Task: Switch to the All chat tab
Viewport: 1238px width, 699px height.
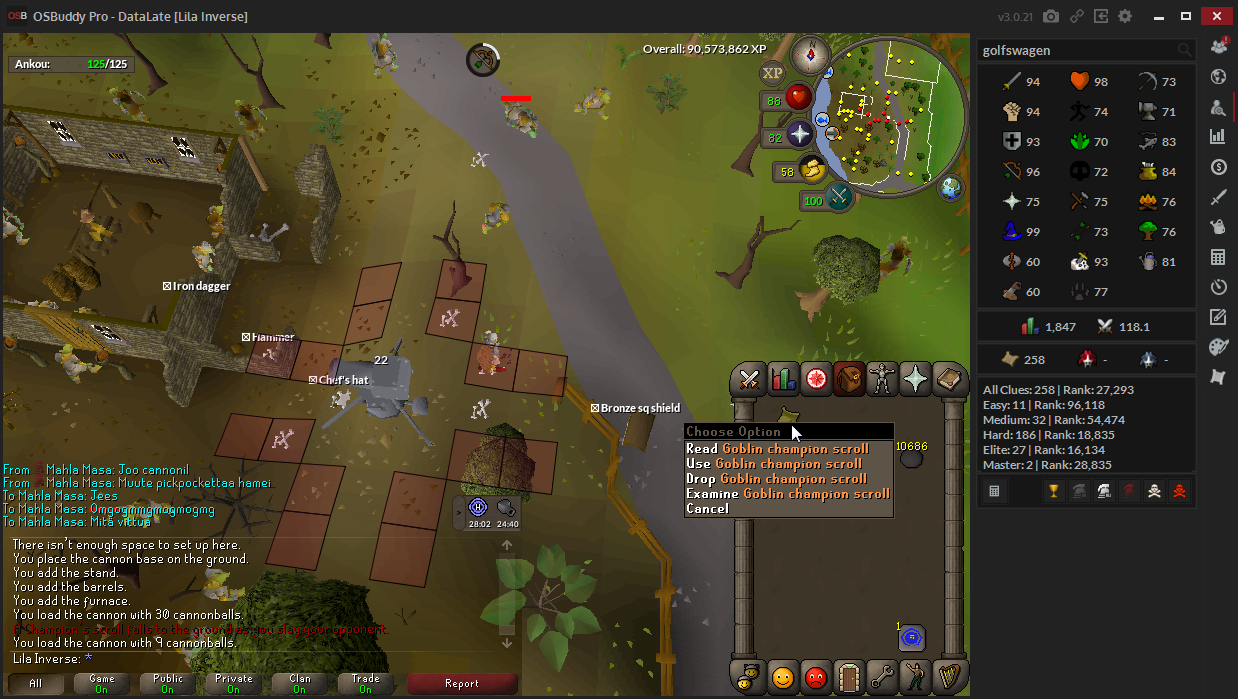Action: click(x=36, y=684)
